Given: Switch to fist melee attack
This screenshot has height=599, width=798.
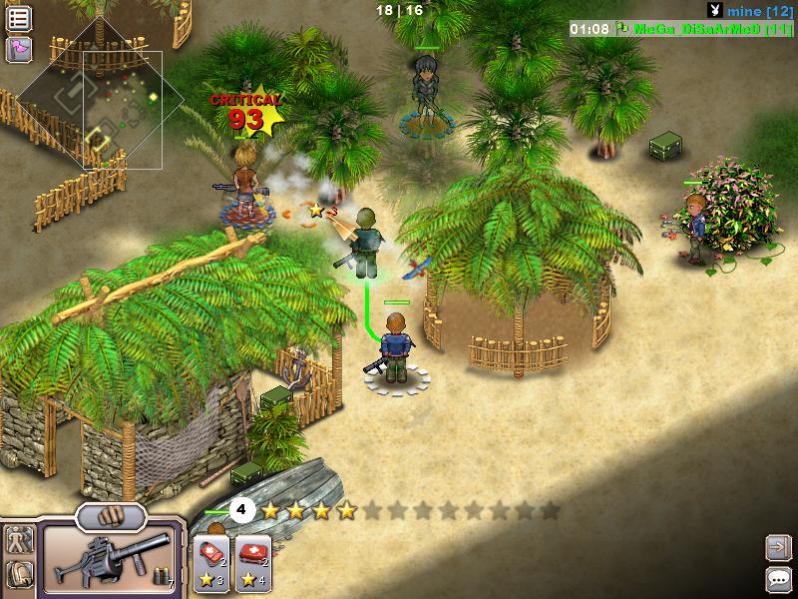Looking at the screenshot, I should pyautogui.click(x=111, y=517).
